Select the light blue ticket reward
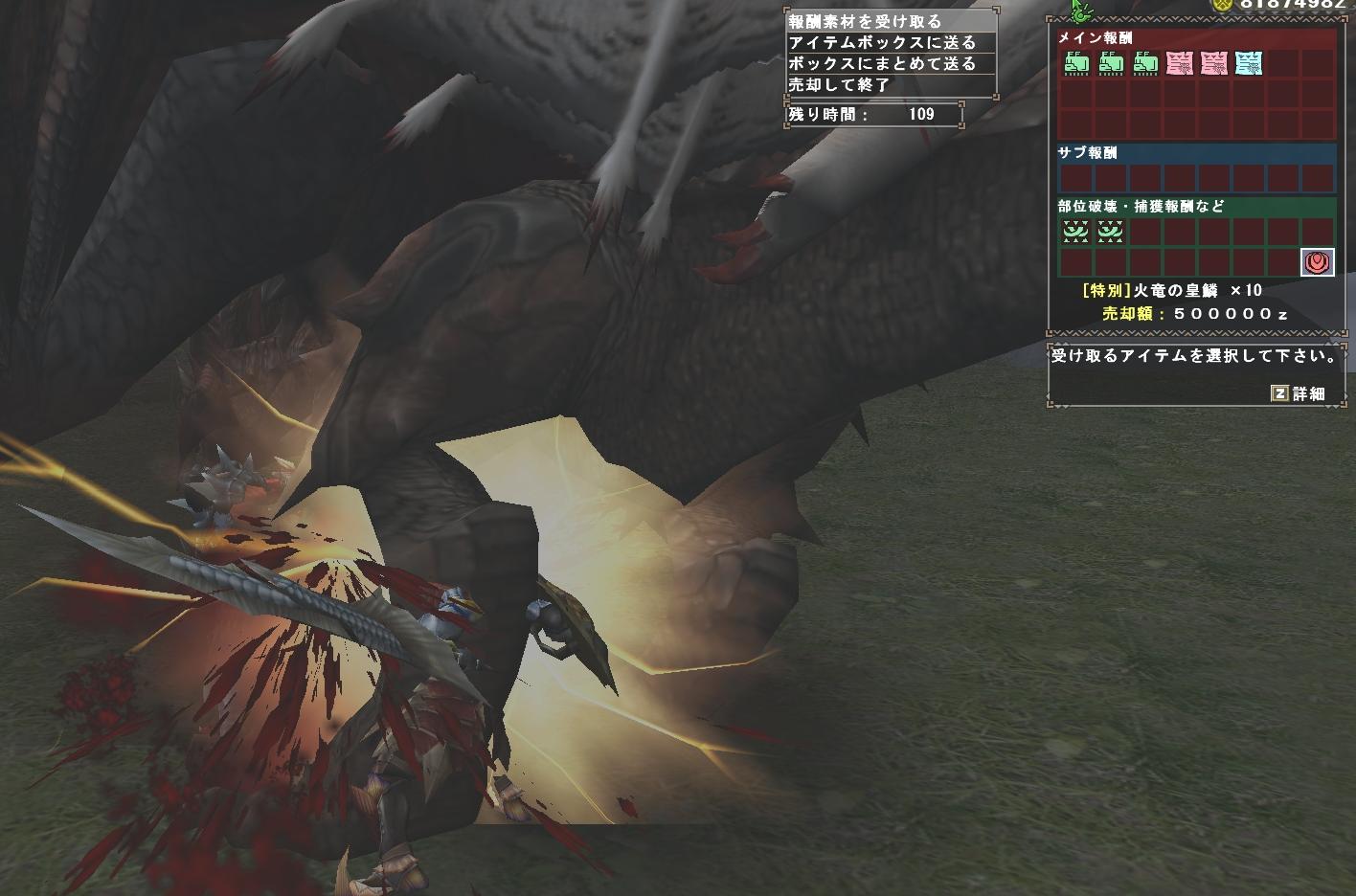Image resolution: width=1356 pixels, height=896 pixels. point(1248,64)
